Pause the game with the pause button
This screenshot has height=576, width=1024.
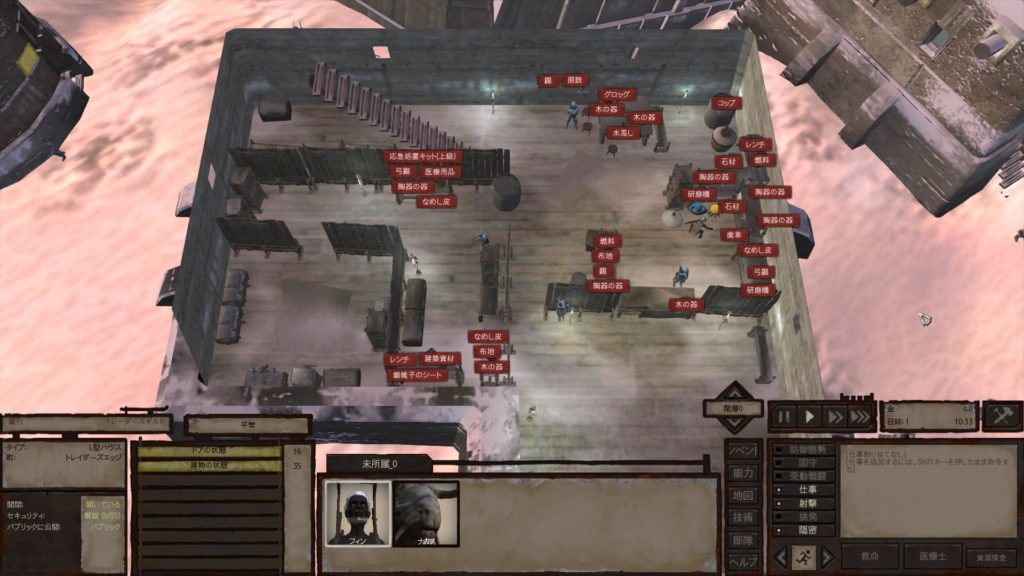click(x=785, y=416)
